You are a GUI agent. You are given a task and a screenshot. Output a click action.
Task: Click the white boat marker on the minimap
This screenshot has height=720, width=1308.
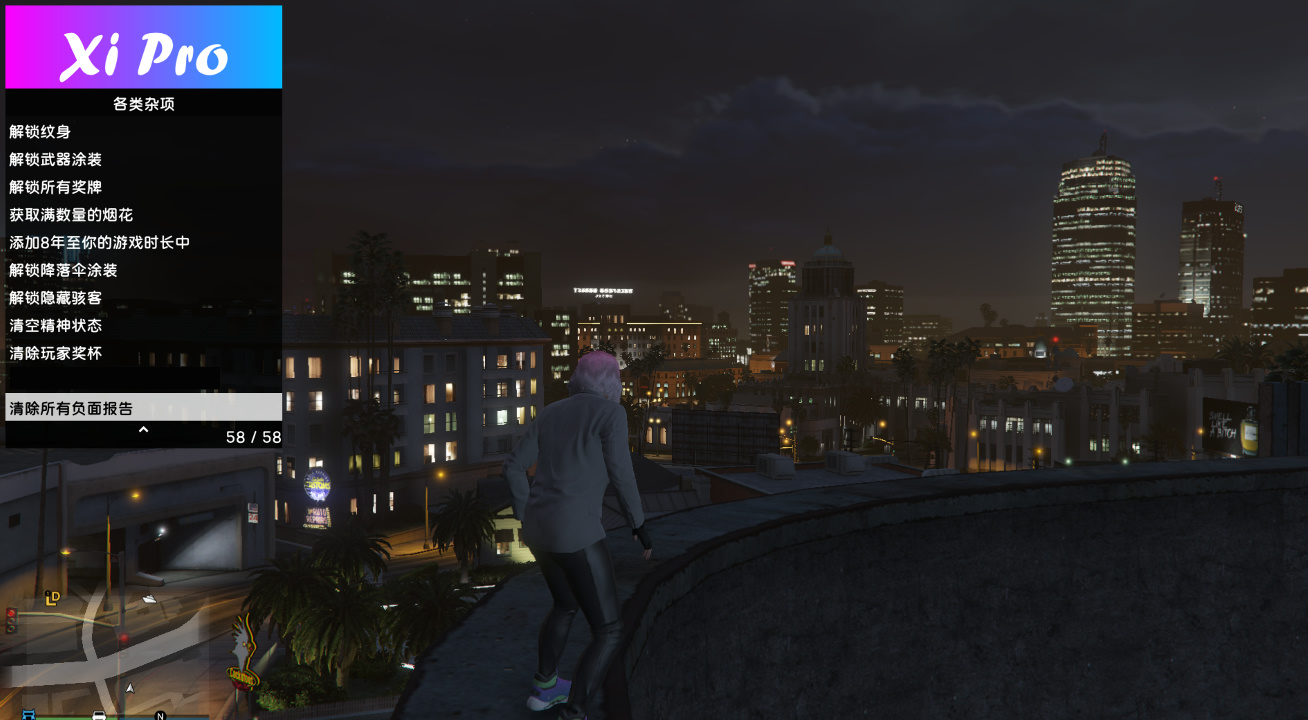tap(148, 598)
